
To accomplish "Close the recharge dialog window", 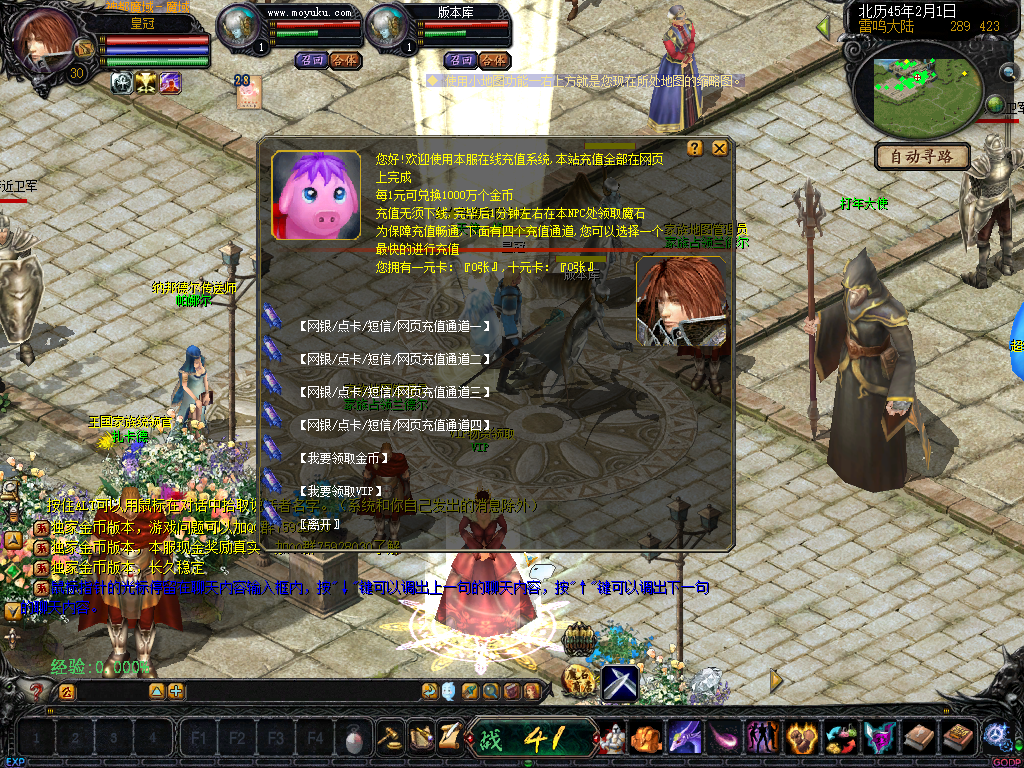I will pyautogui.click(x=719, y=149).
